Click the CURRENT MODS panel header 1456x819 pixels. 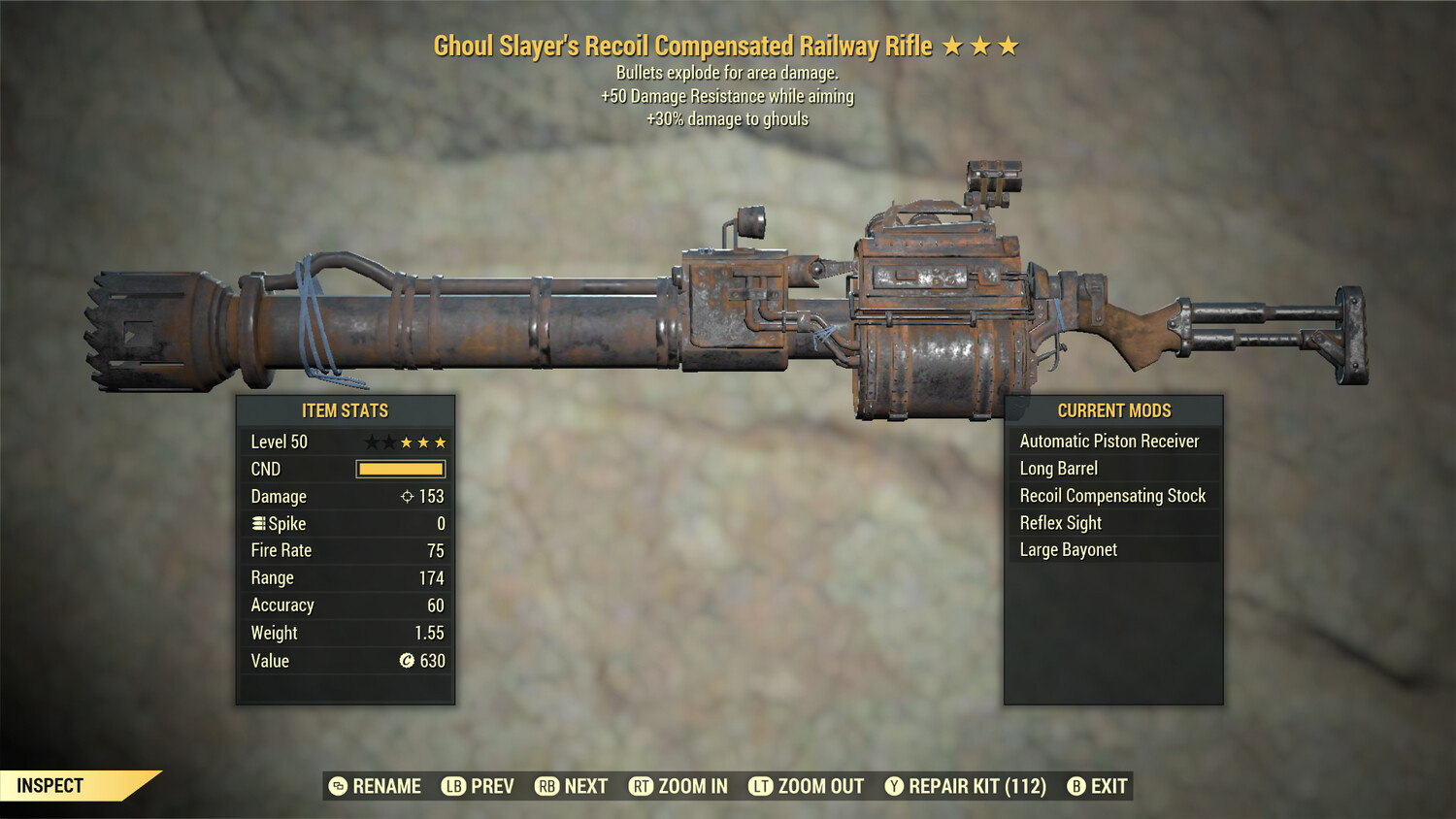[x=1113, y=410]
